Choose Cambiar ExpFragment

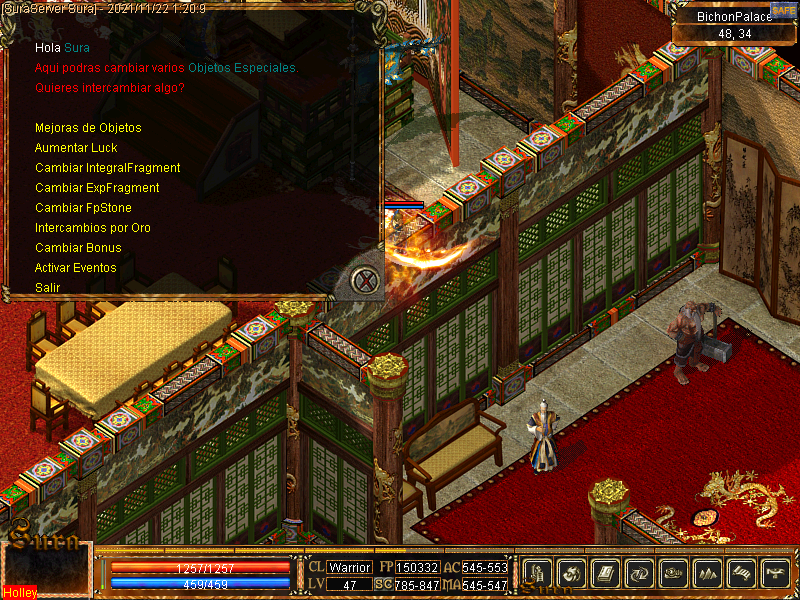pyautogui.click(x=97, y=188)
